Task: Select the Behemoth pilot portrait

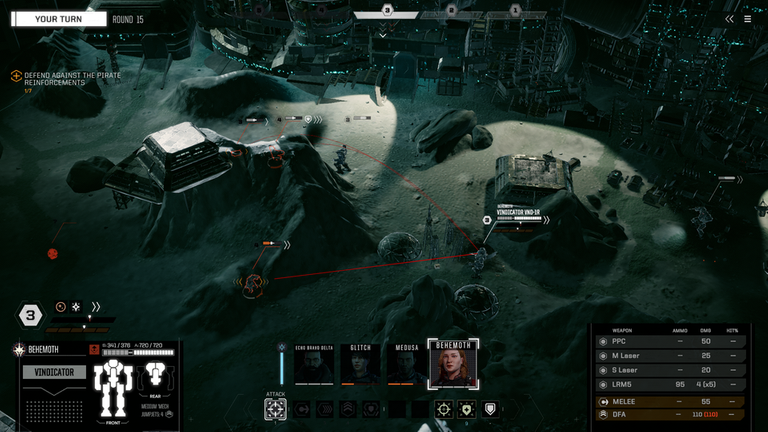Action: tap(453, 365)
